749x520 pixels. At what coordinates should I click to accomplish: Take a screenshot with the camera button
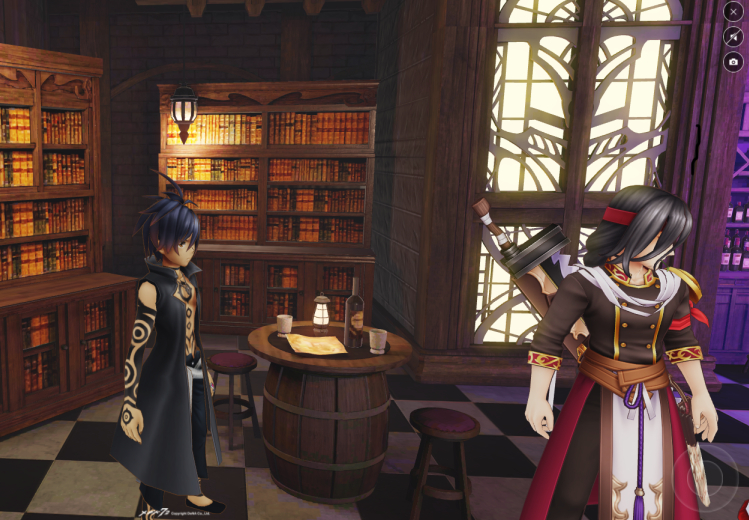coord(734,62)
